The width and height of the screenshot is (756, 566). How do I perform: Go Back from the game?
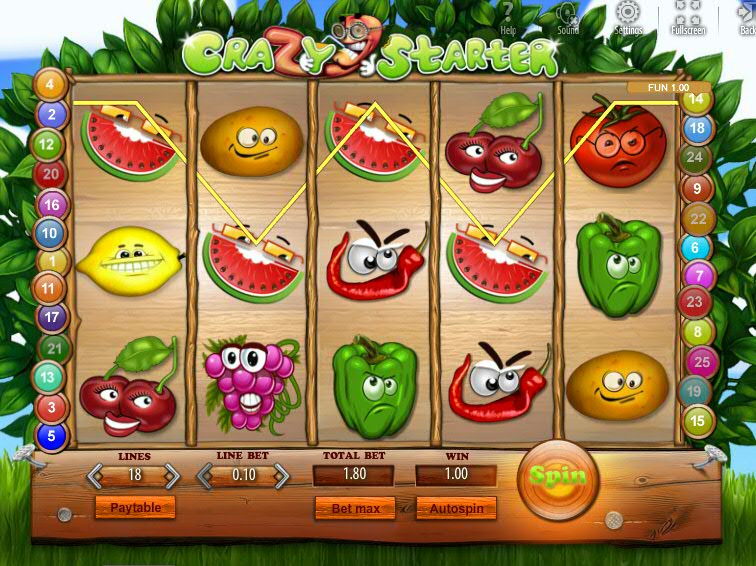tap(745, 18)
